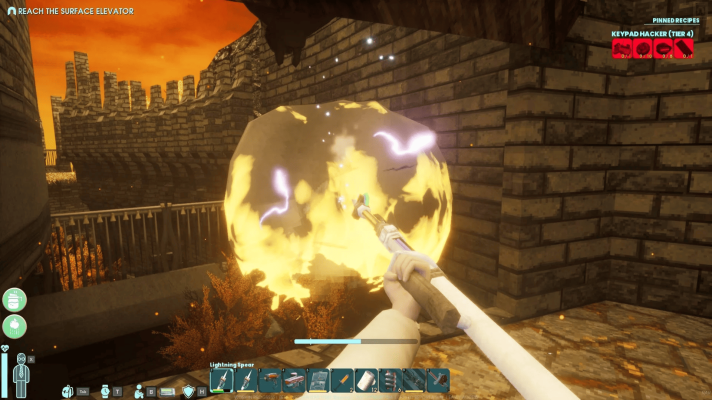Click the green apple food status icon
712x400 pixels.
coord(14,326)
